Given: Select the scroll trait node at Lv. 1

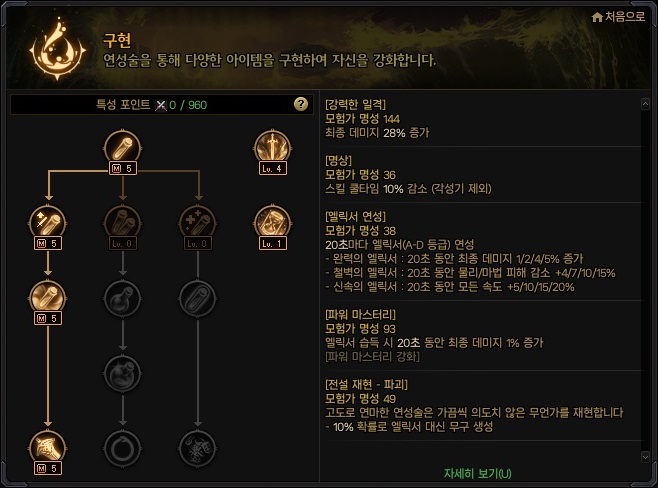Looking at the screenshot, I should click(x=271, y=222).
